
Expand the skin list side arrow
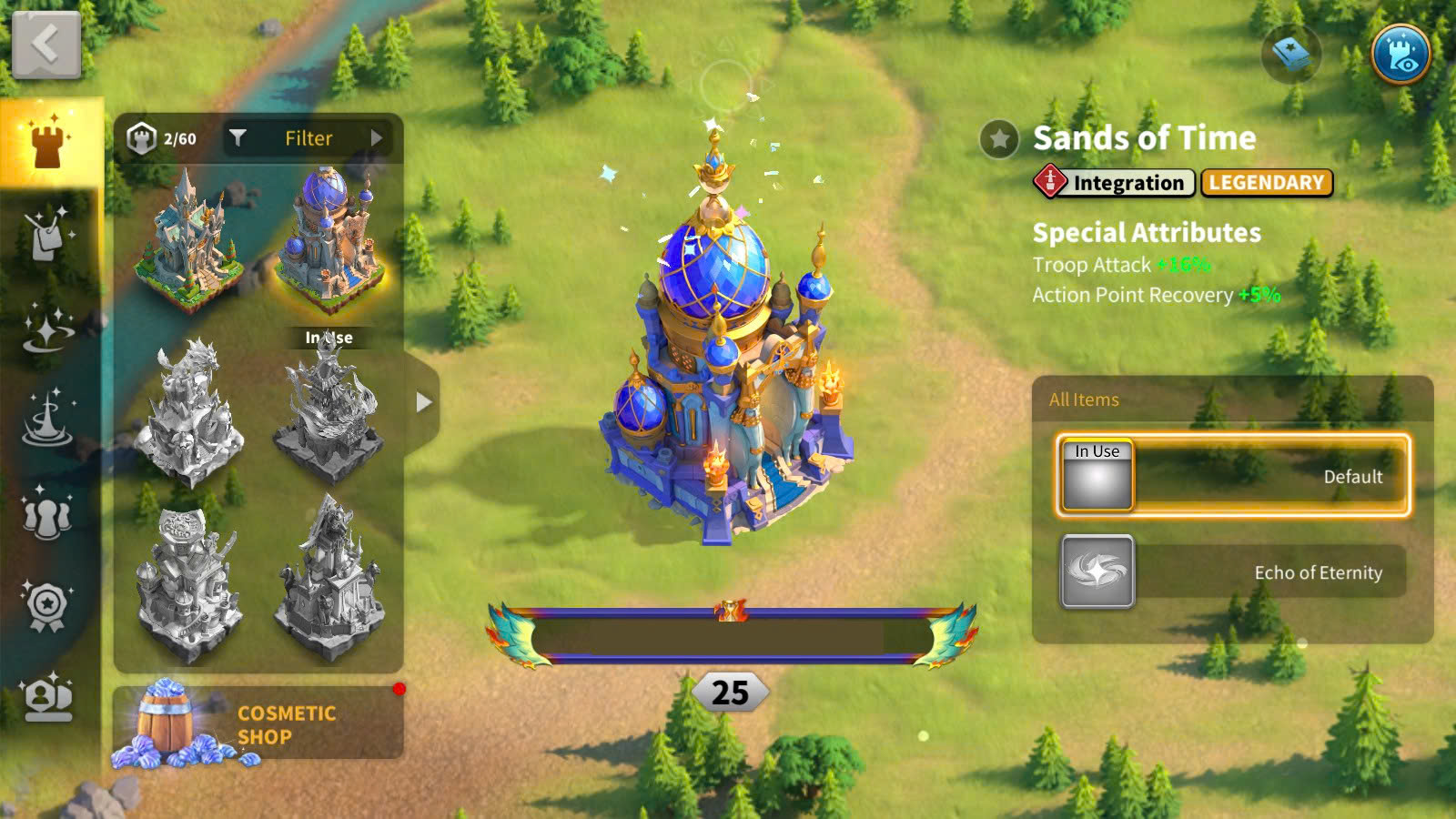423,402
